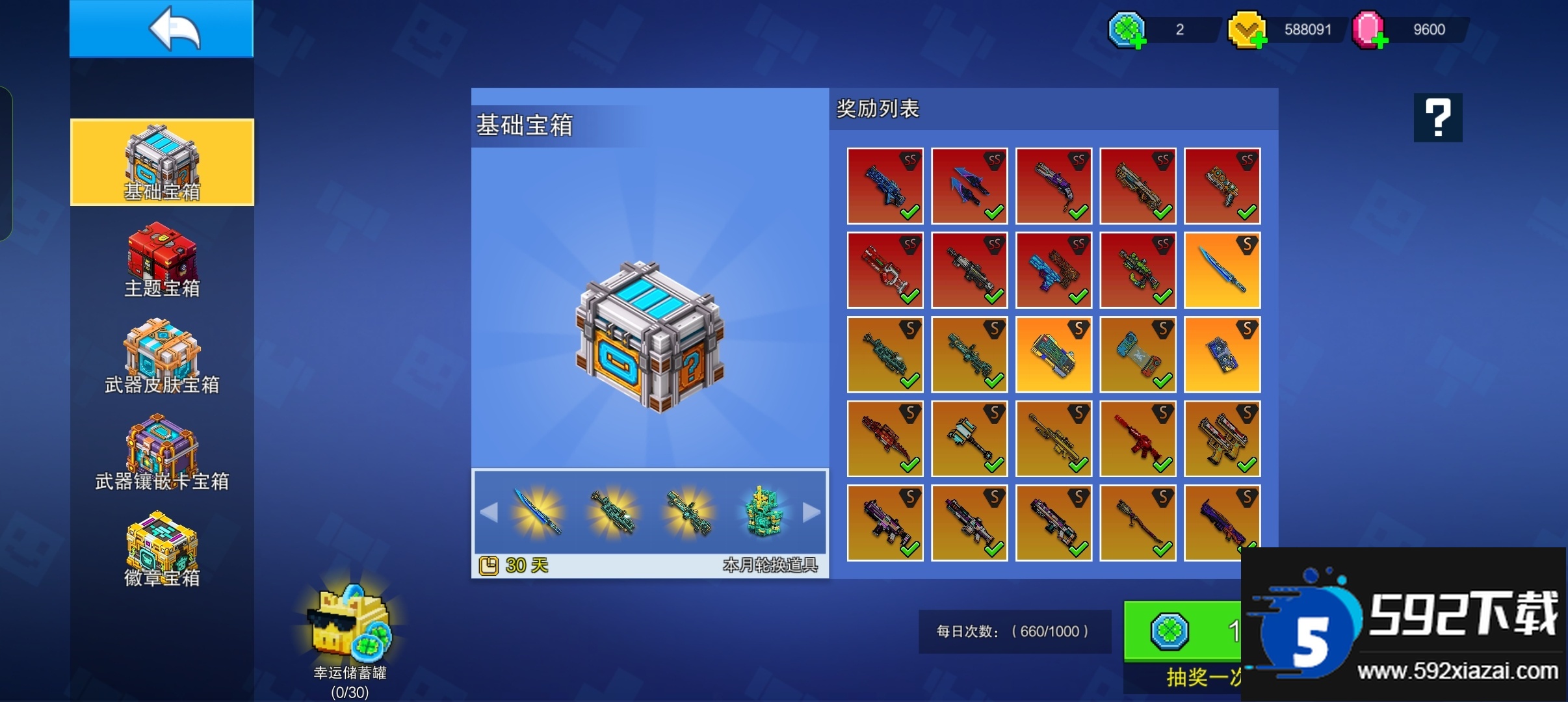The image size is (1568, 702).
Task: Open the 武器皮肤宝箱 weapon skin chest
Action: click(162, 357)
